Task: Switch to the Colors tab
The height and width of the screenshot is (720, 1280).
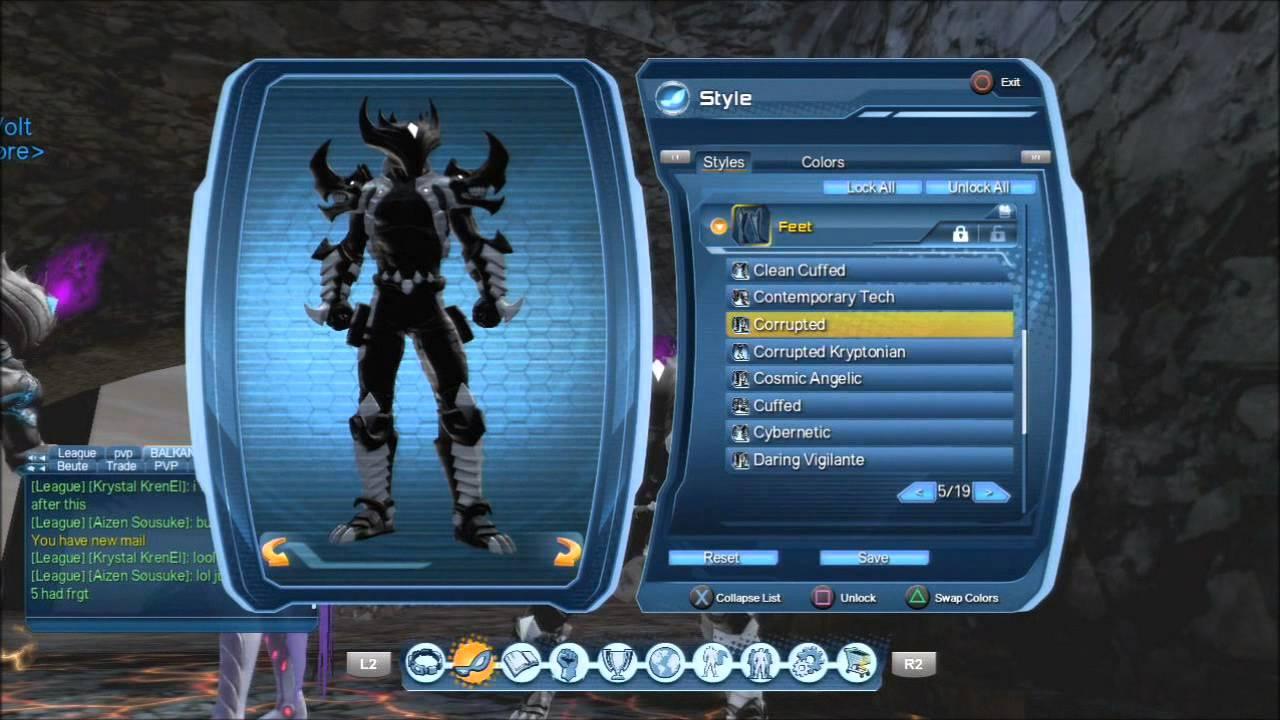Action: (822, 162)
